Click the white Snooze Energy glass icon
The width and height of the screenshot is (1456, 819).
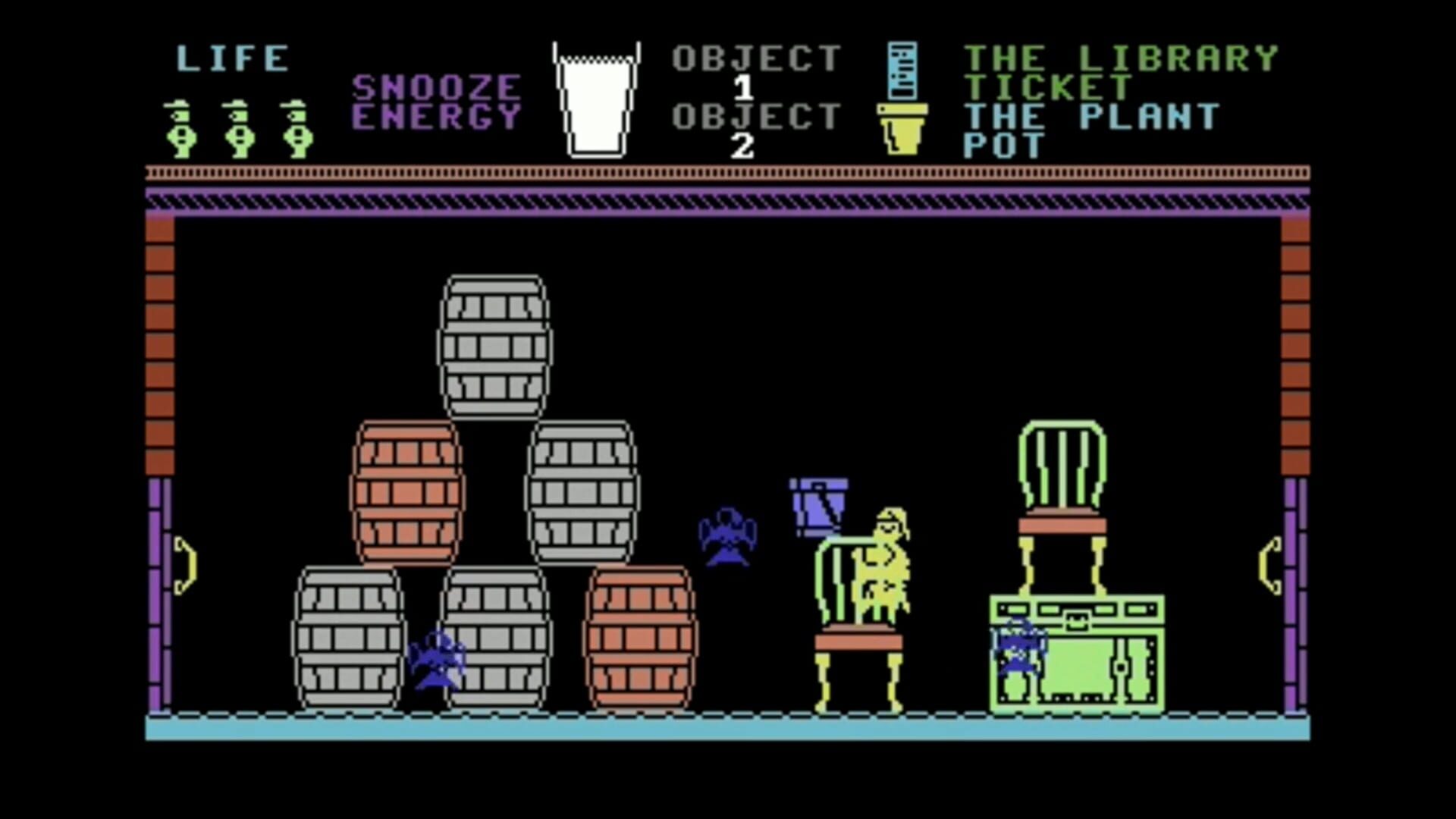point(595,99)
